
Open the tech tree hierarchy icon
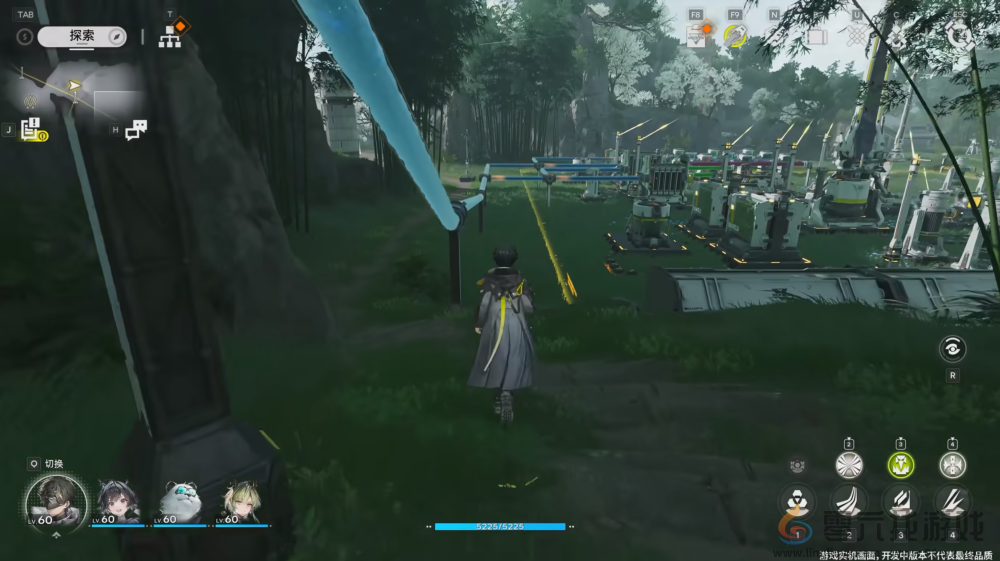coord(170,37)
